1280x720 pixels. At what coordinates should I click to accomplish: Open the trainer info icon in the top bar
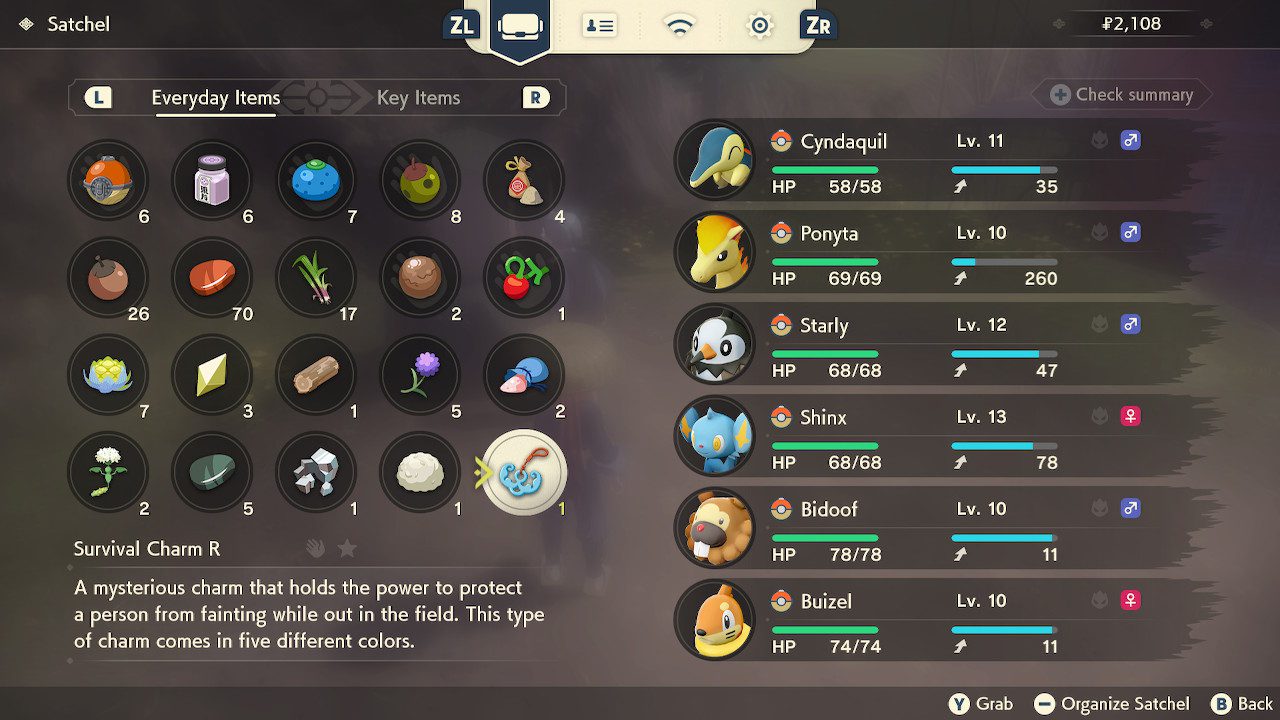(600, 24)
